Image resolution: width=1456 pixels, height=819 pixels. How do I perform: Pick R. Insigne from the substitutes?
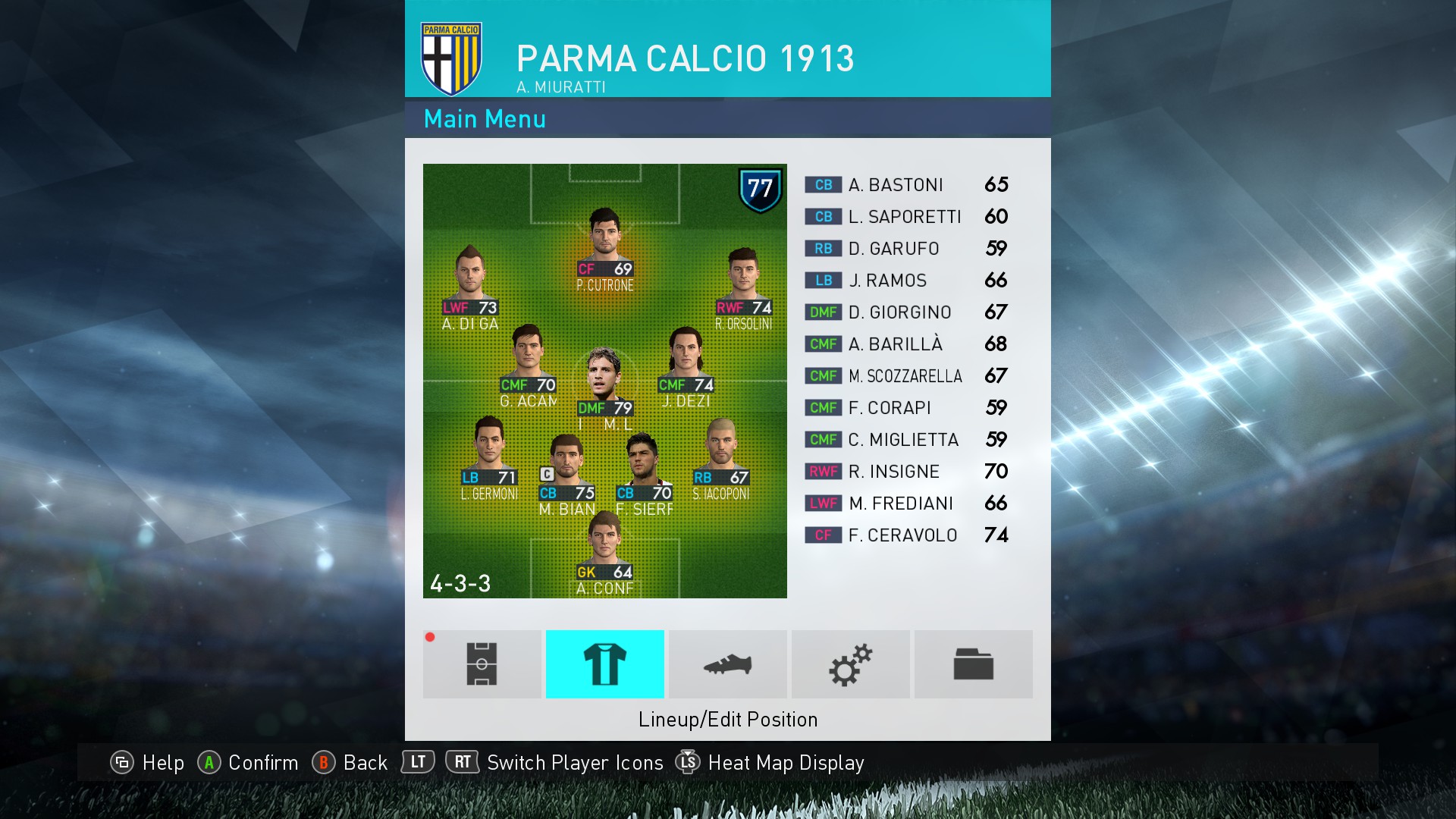(x=906, y=472)
